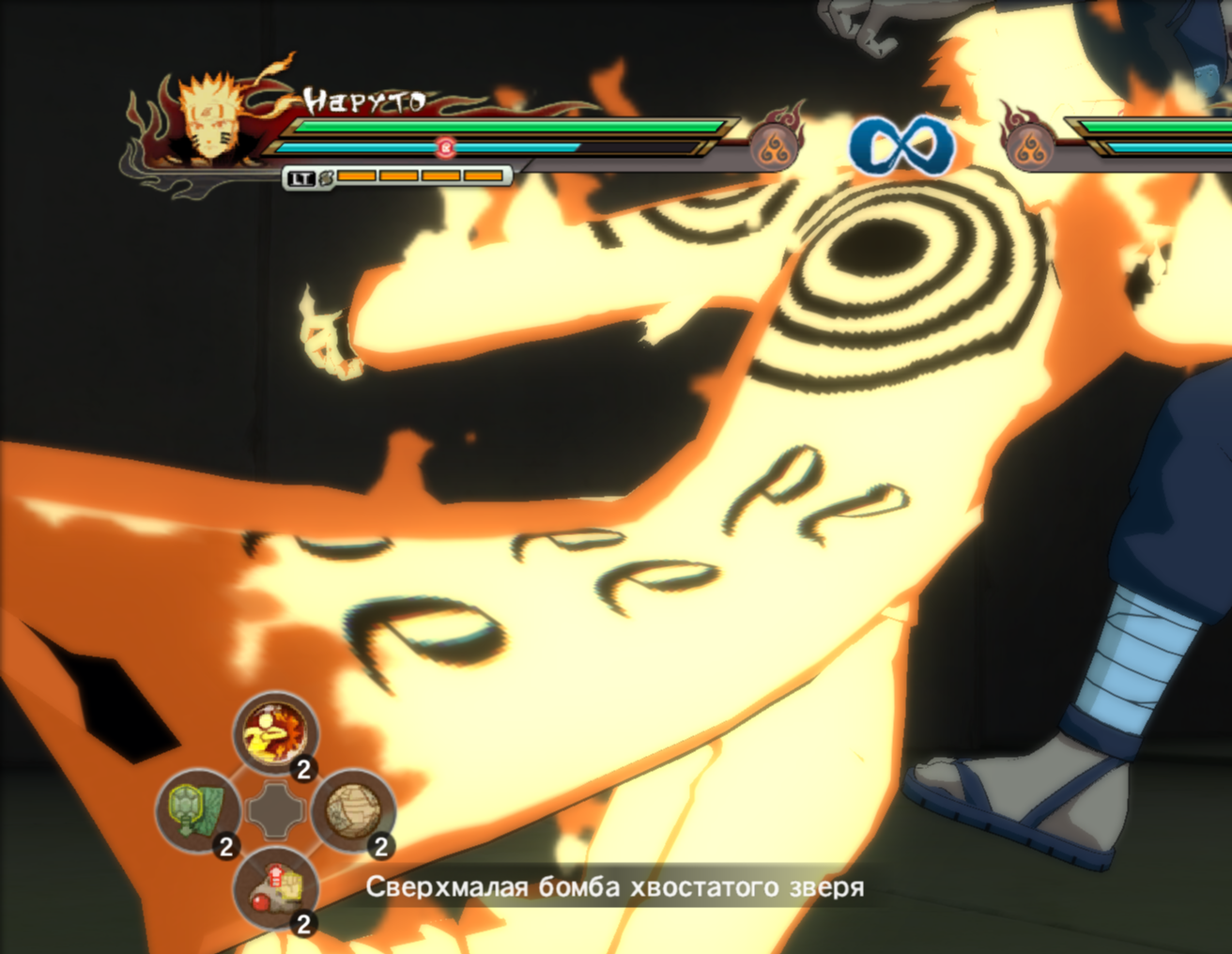The height and width of the screenshot is (954, 1232).
Task: Click the '2' counter on the paper bomb item
Action: [381, 845]
